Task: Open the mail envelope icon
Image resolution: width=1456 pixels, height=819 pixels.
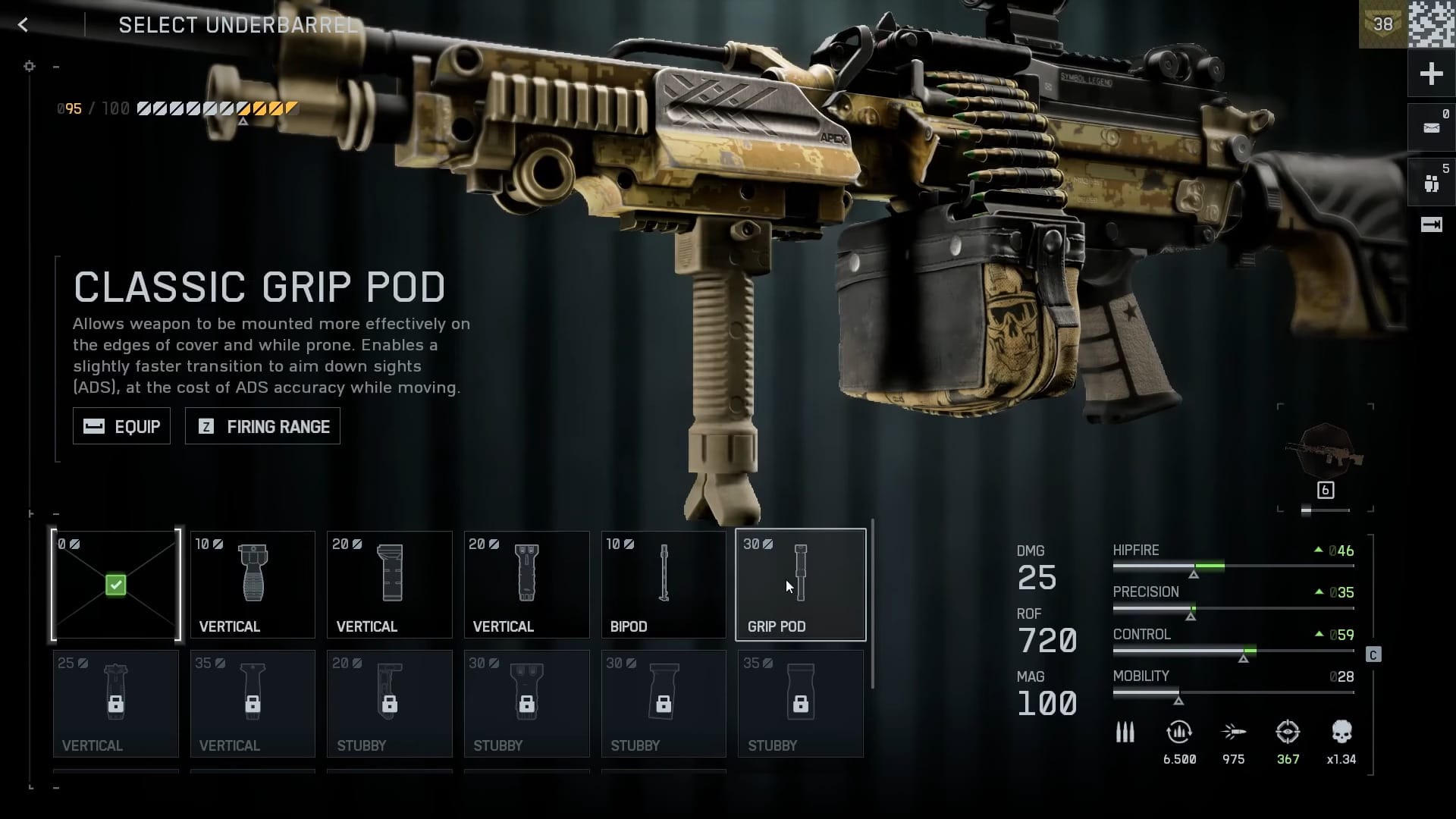Action: (x=1431, y=127)
